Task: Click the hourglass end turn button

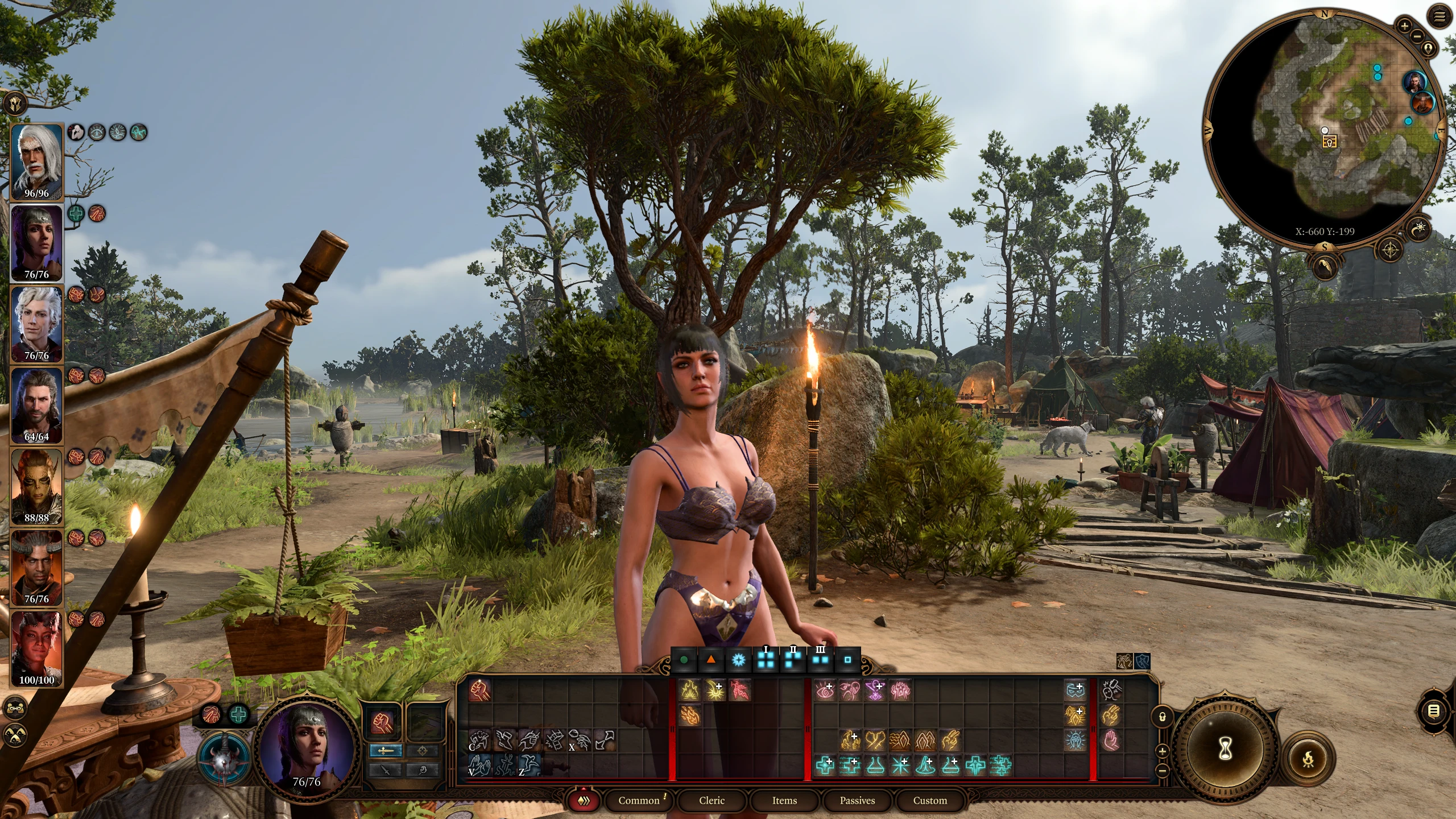Action: [1226, 750]
